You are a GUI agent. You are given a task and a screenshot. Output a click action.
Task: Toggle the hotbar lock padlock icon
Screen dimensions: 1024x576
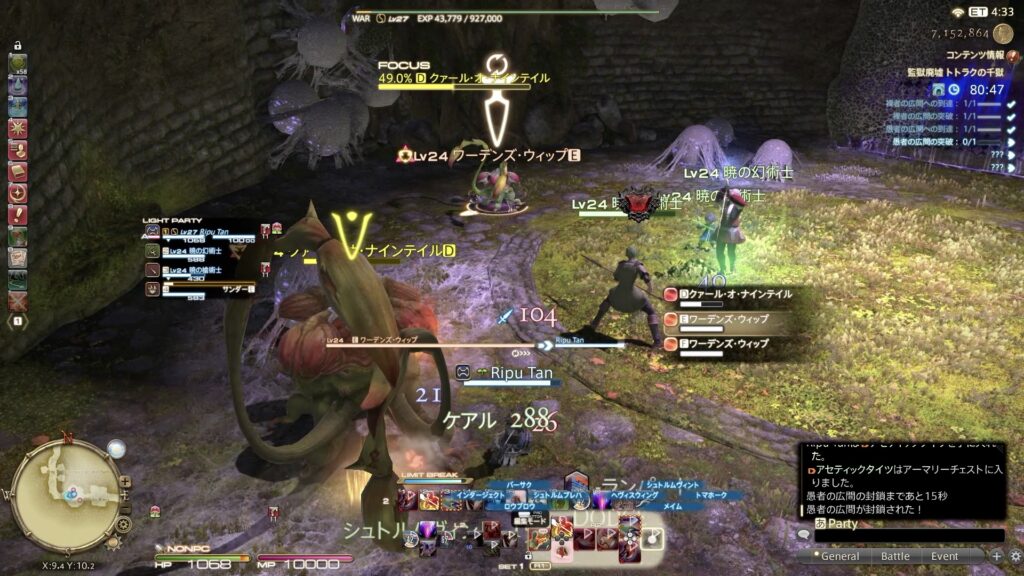[18, 45]
